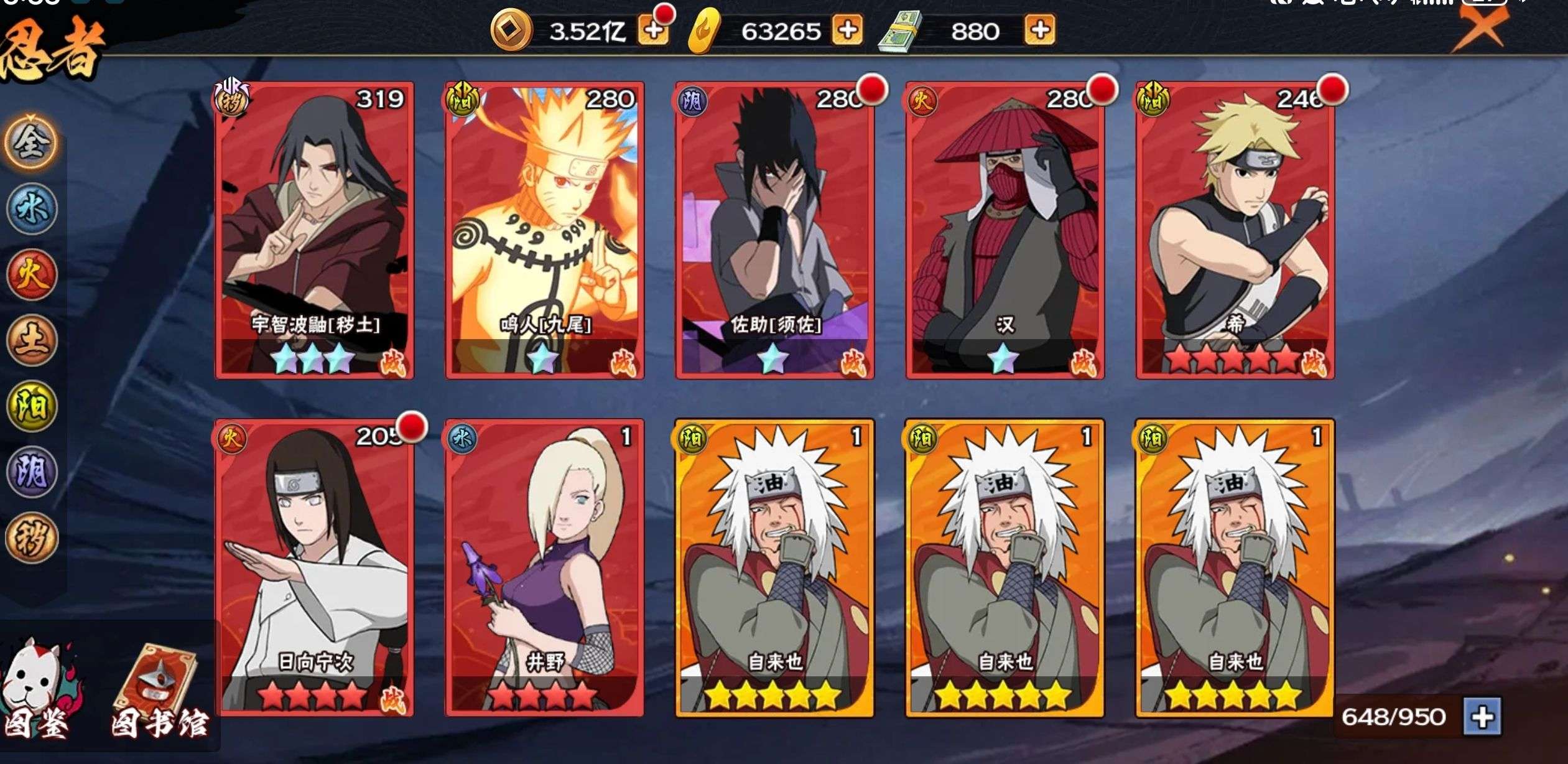Image resolution: width=1568 pixels, height=764 pixels.
Task: Select the 全 (all) filter icon
Action: point(31,142)
